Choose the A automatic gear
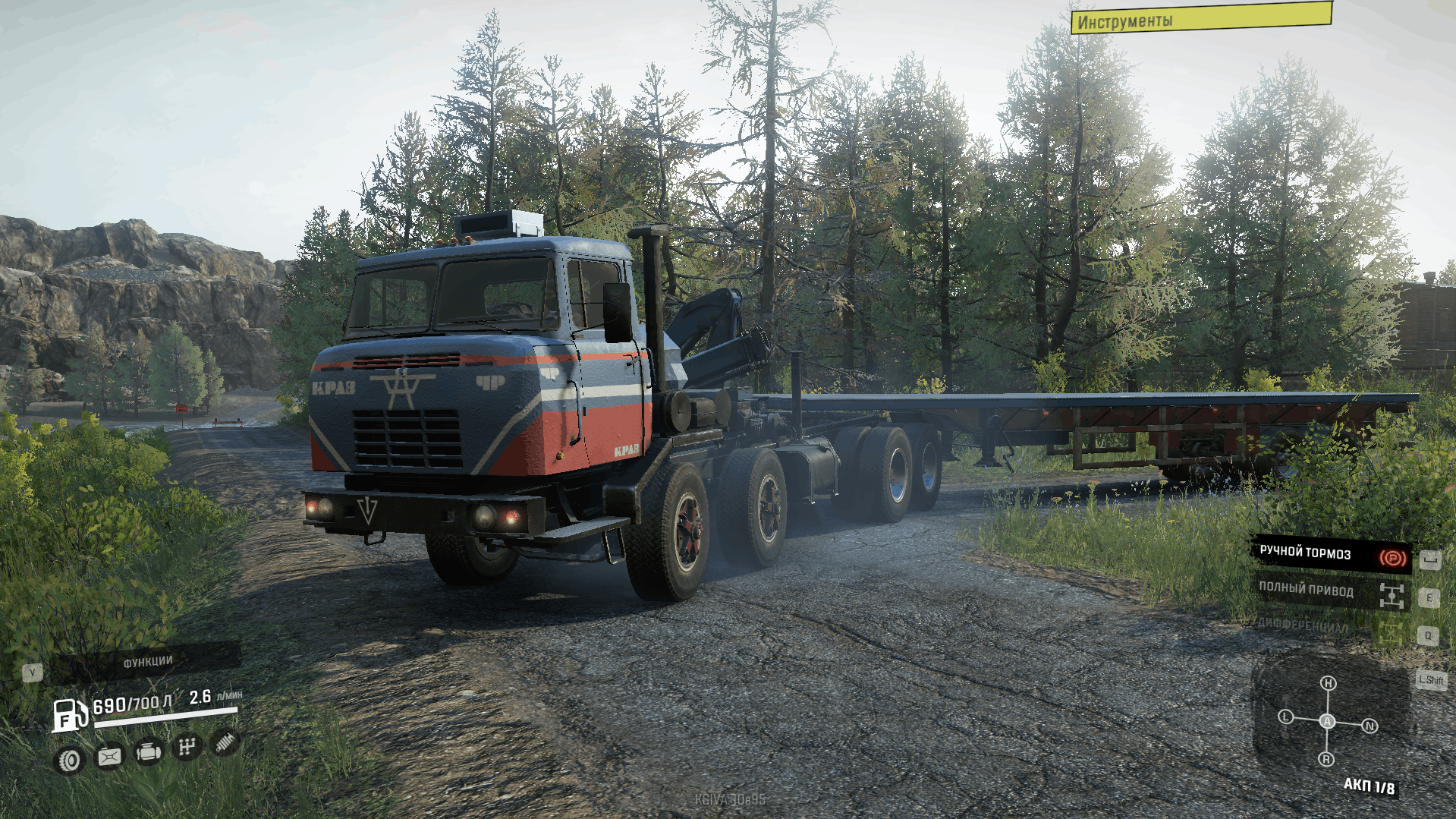 (x=1327, y=721)
